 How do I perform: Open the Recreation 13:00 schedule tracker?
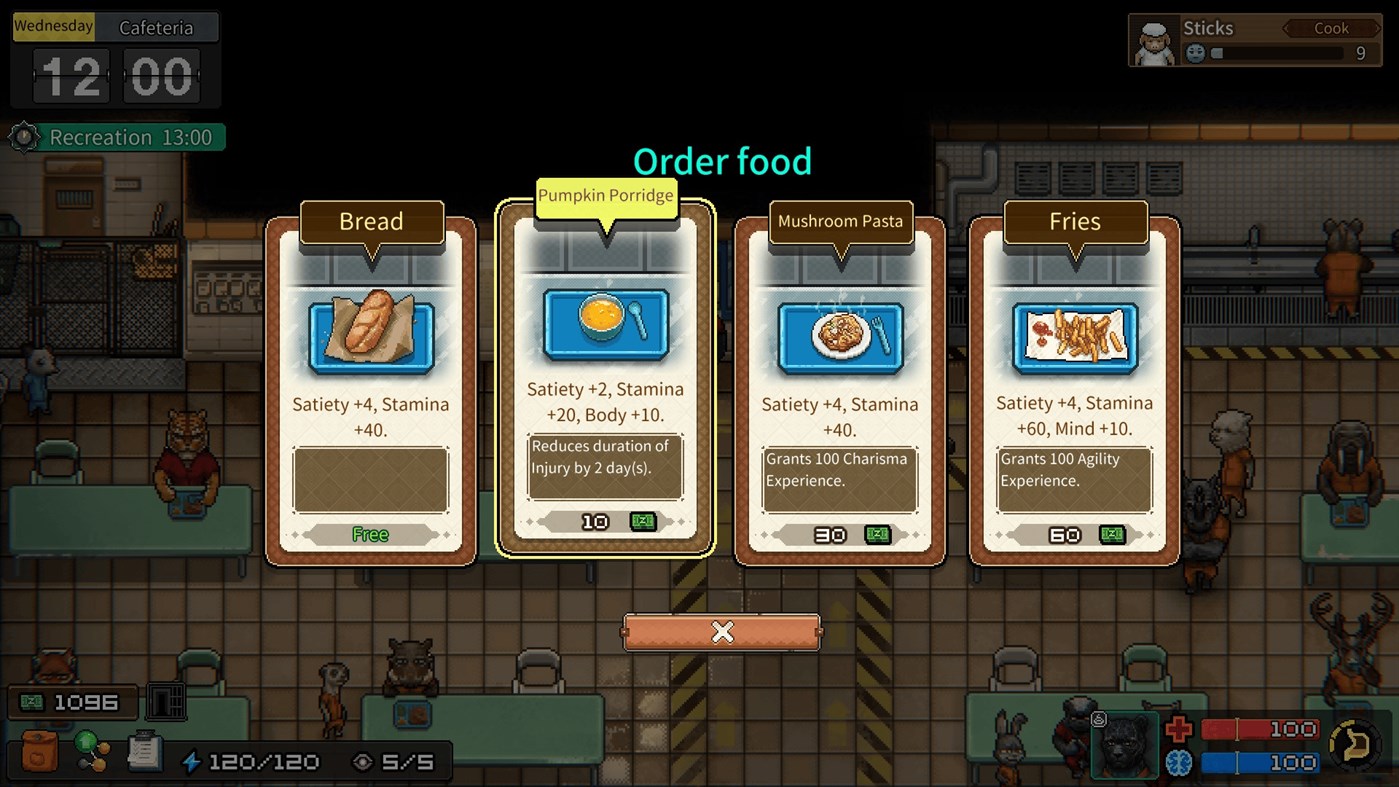(117, 137)
